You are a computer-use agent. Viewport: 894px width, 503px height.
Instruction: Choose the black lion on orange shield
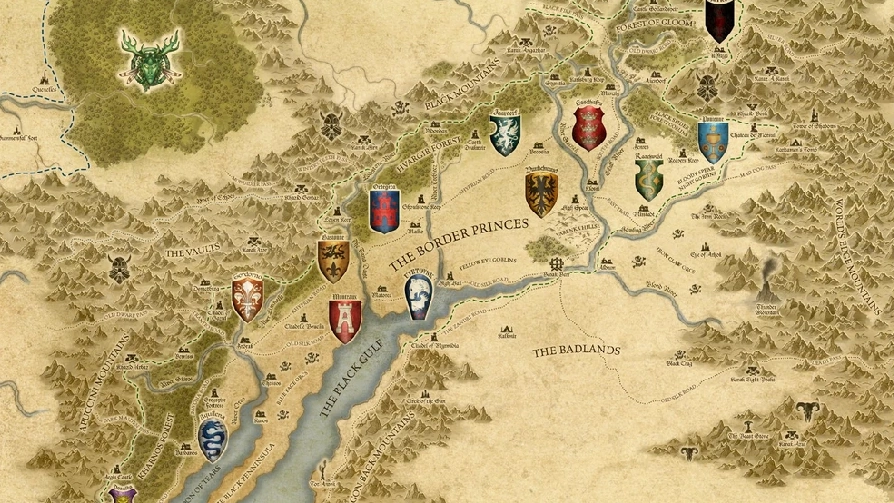coord(333,261)
